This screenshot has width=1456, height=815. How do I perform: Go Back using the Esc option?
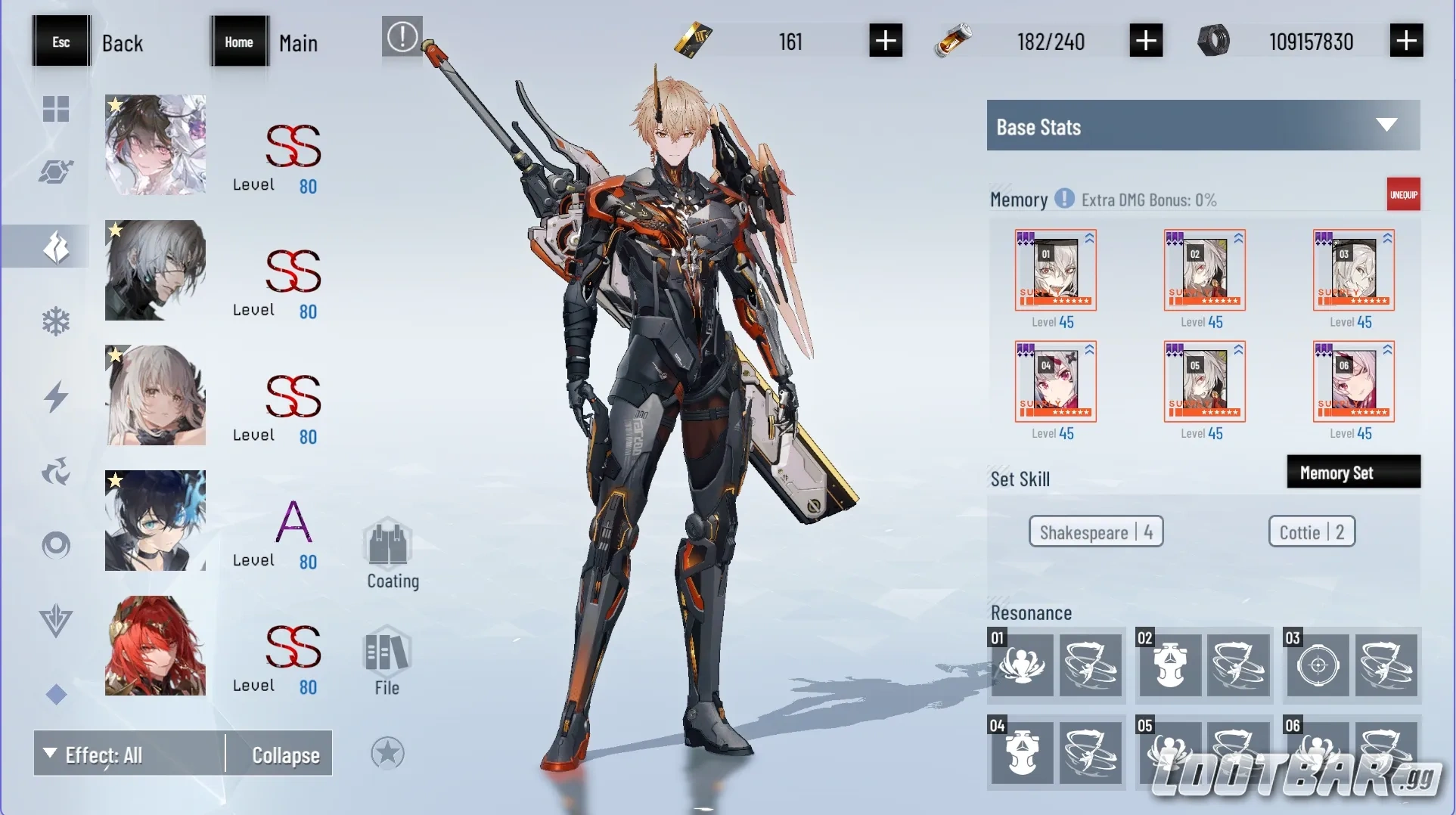click(x=61, y=42)
